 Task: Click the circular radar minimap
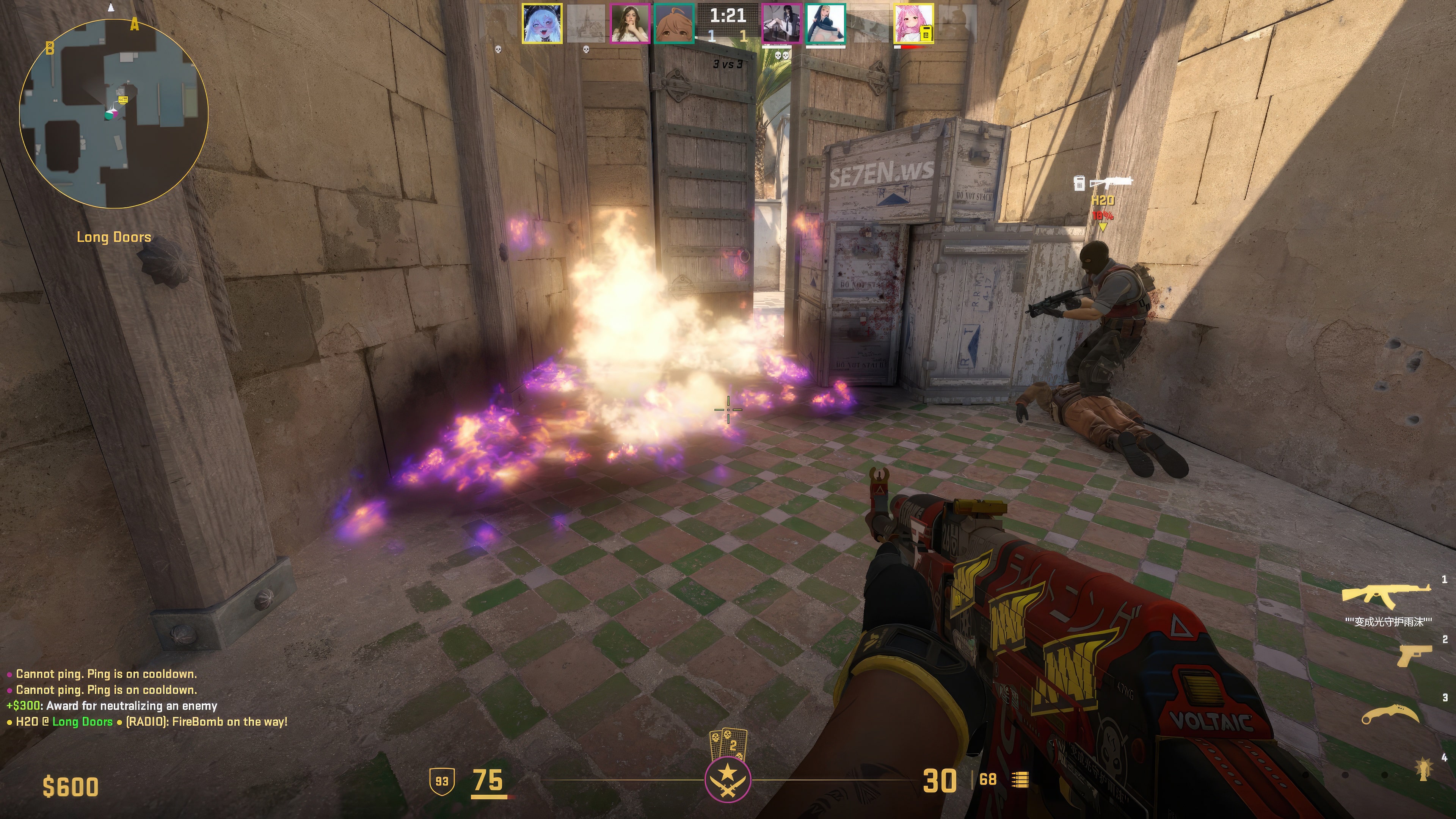click(114, 113)
